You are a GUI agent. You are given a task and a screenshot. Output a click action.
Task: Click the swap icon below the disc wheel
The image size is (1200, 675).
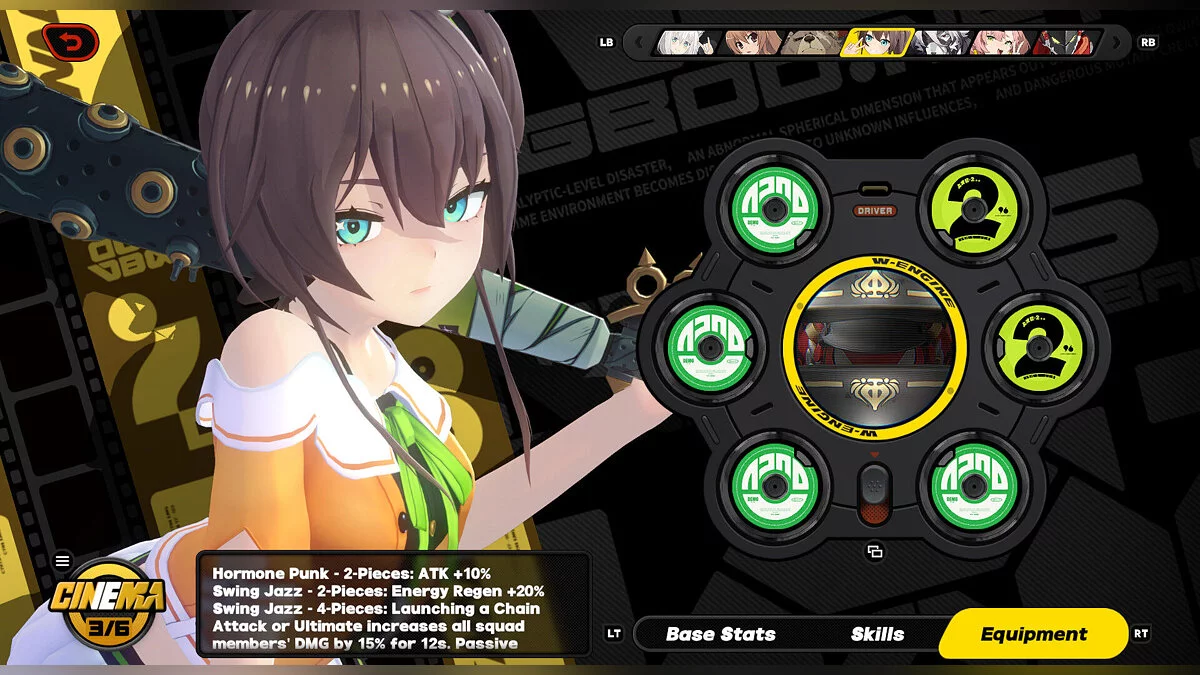(875, 551)
